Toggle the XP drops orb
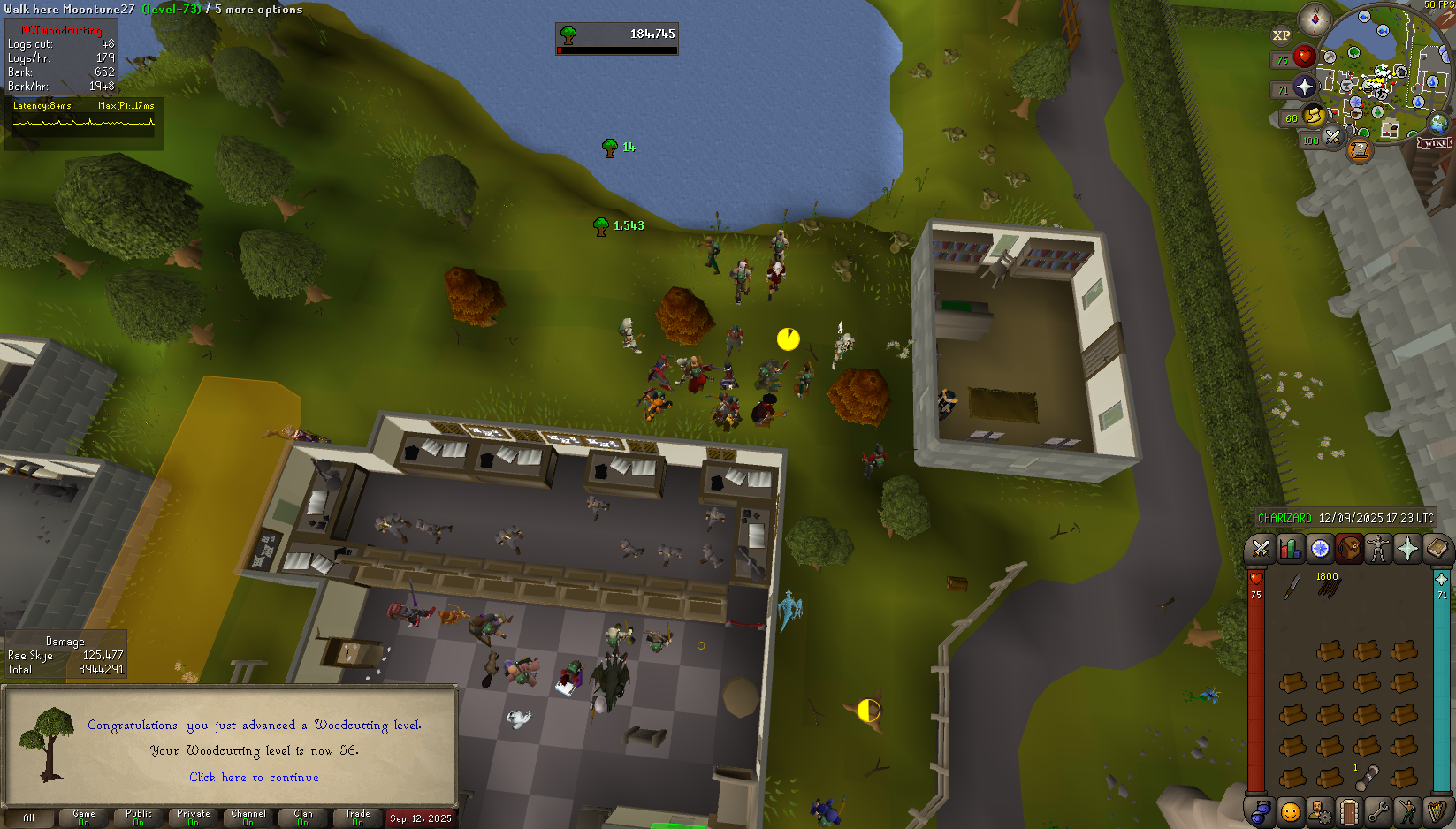This screenshot has height=829, width=1456. [x=1281, y=36]
